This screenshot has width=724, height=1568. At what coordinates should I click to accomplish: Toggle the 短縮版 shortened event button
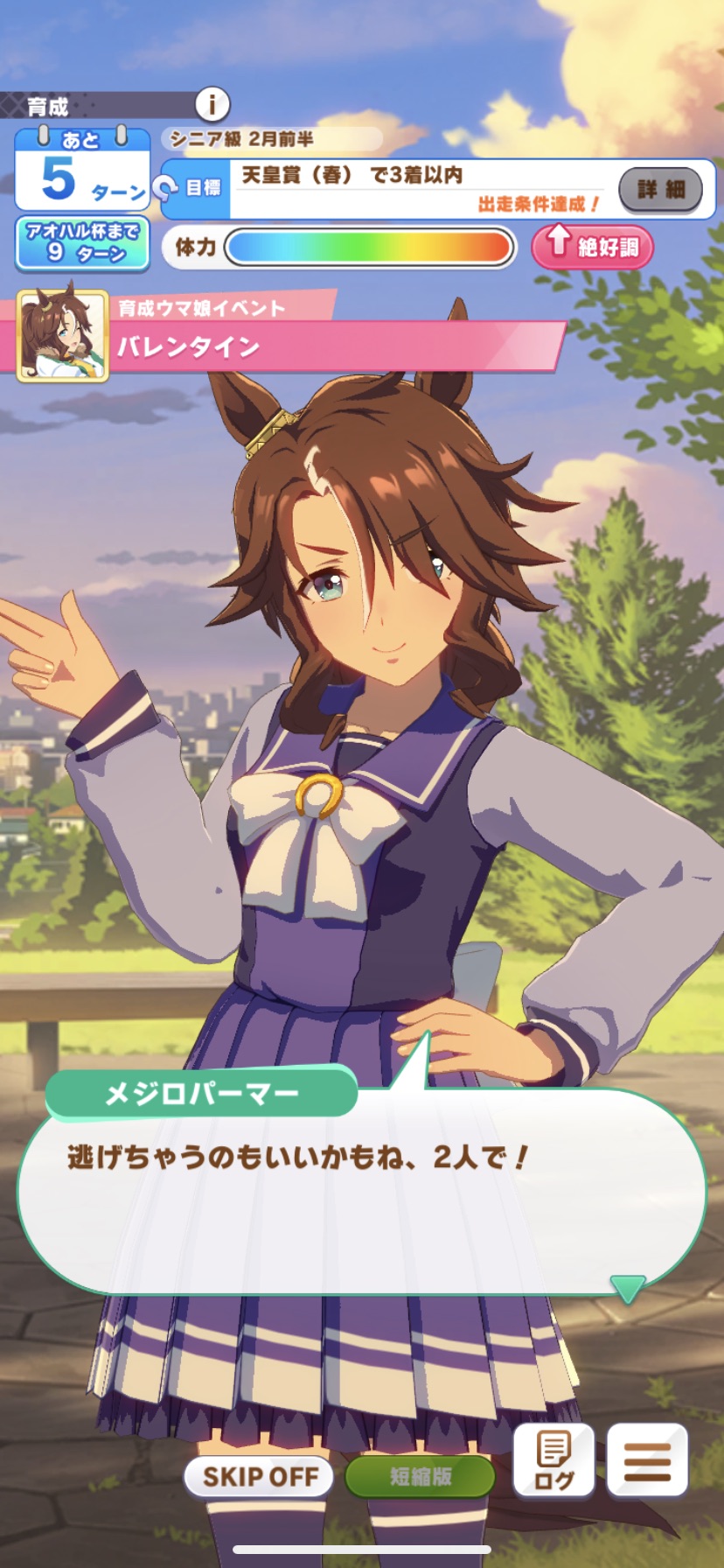click(x=421, y=1476)
